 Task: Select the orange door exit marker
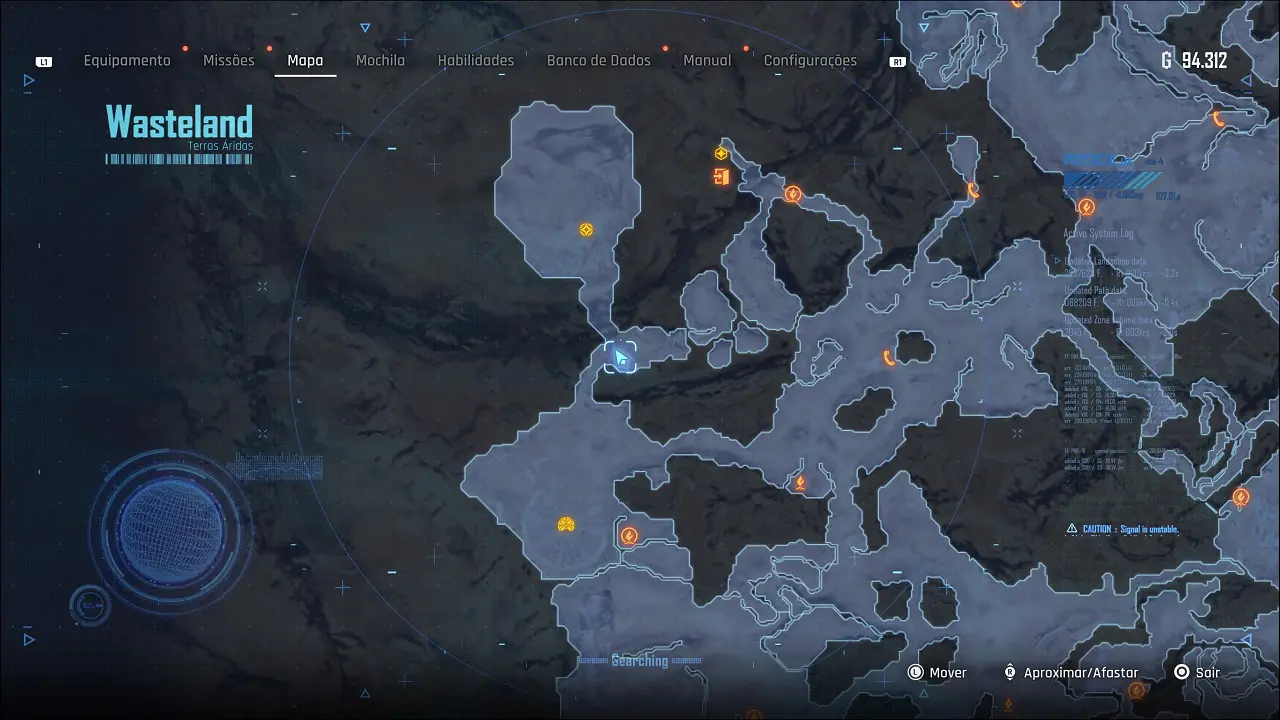coord(721,177)
